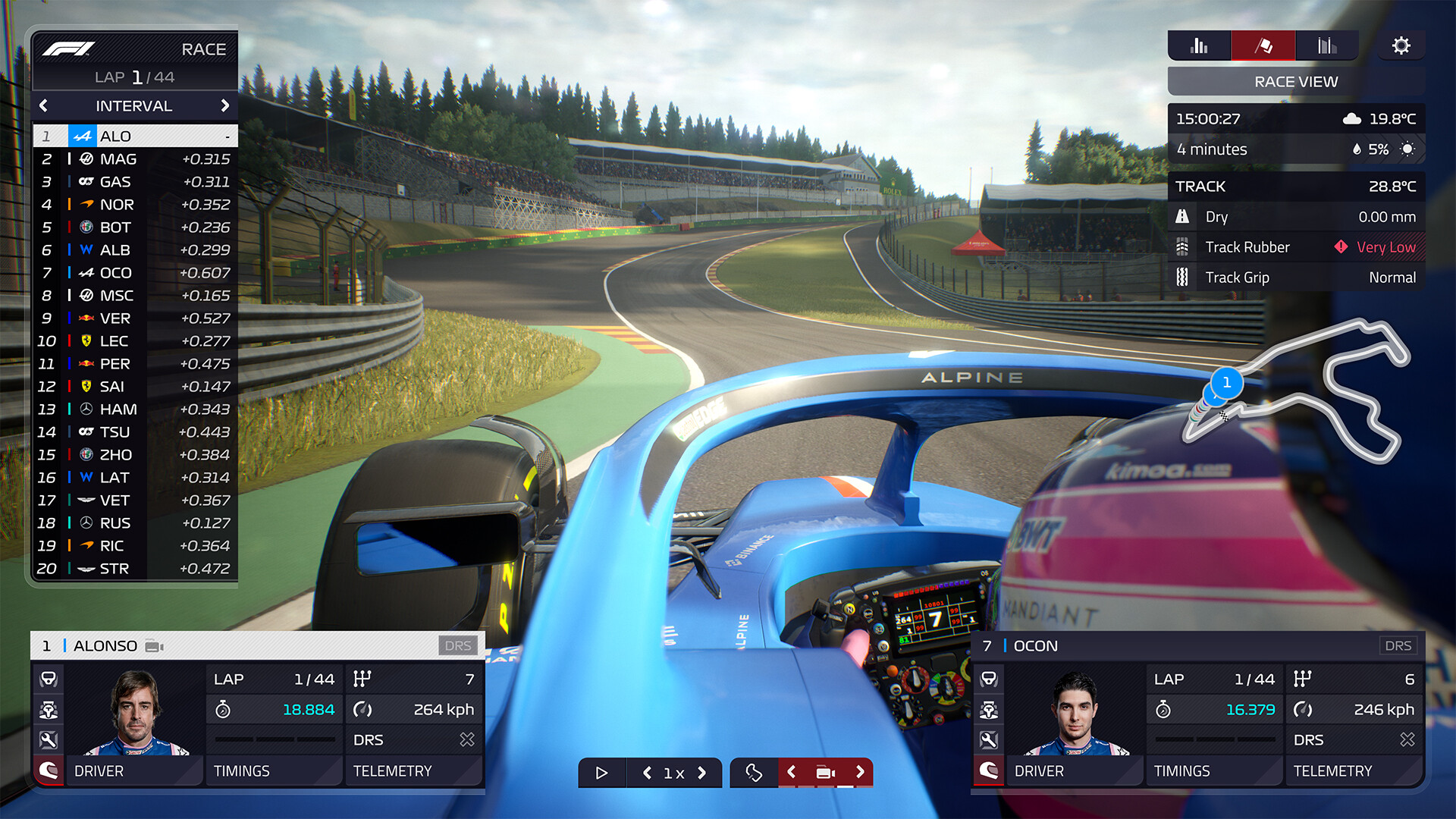The image size is (1456, 819).
Task: Click the left chevron beside INTERVAL
Action: coord(43,106)
